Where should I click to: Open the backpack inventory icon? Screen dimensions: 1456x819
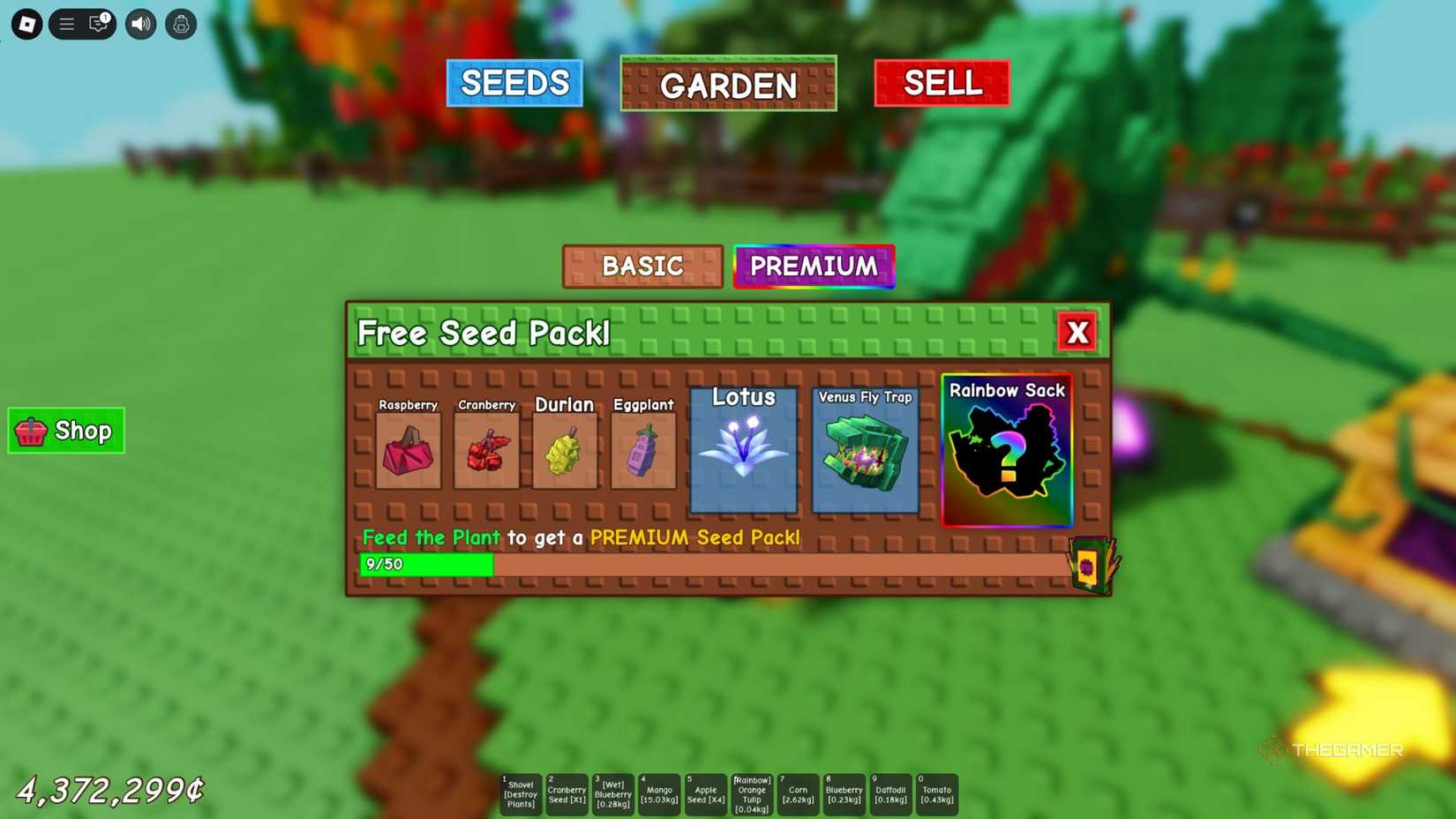click(x=180, y=24)
